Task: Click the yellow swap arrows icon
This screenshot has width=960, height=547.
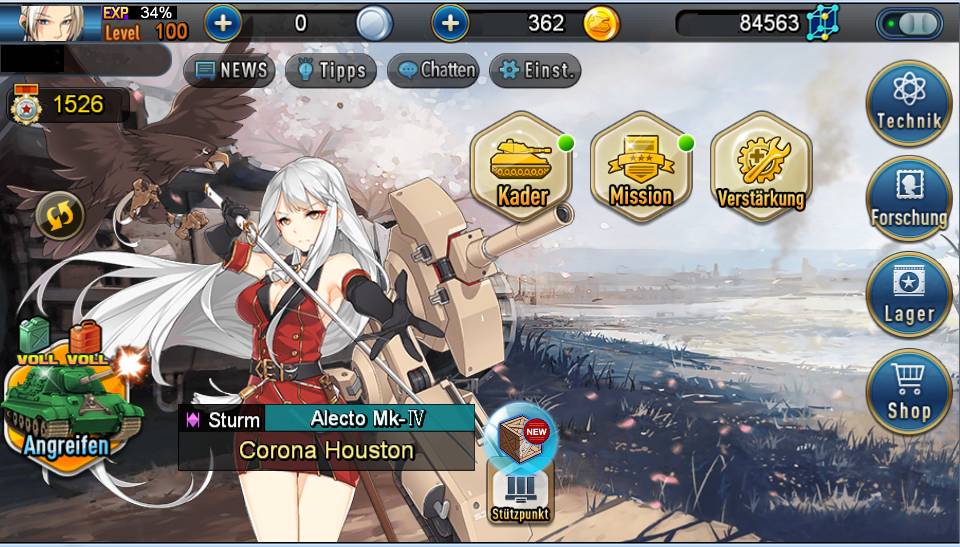Action: (x=59, y=213)
